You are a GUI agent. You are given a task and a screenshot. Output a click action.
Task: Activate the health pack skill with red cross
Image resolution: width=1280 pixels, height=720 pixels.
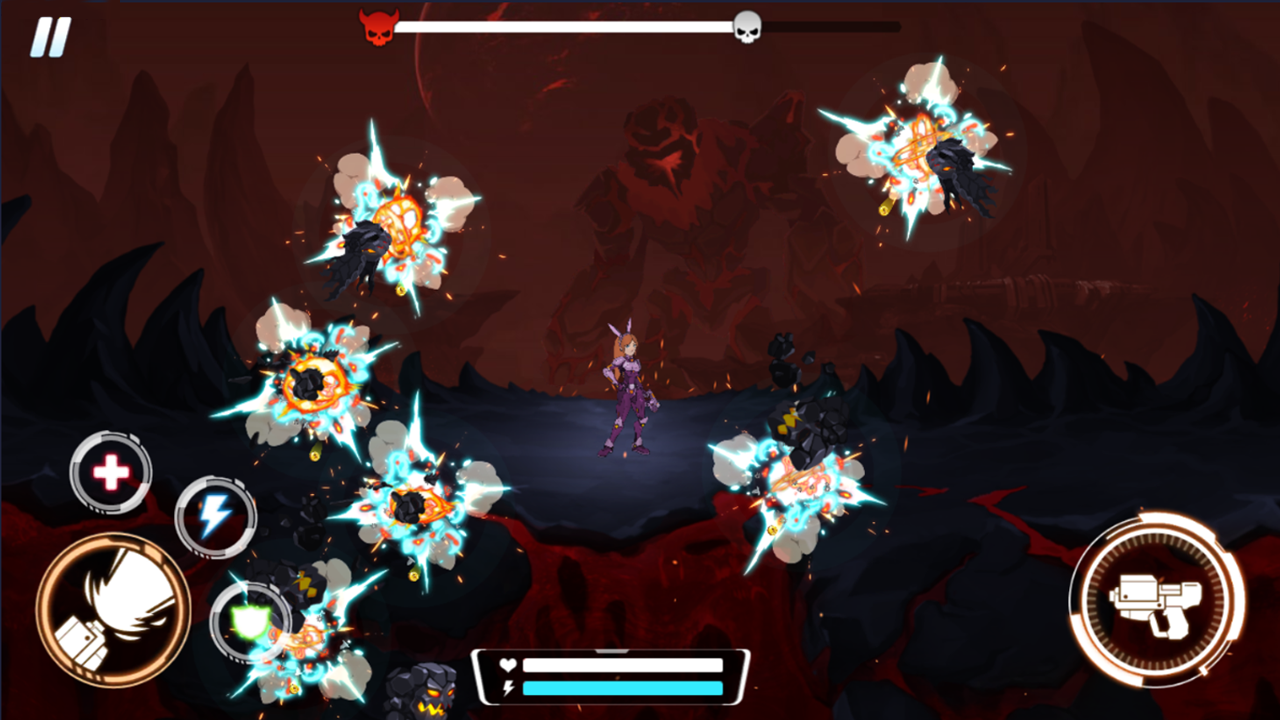[x=111, y=472]
